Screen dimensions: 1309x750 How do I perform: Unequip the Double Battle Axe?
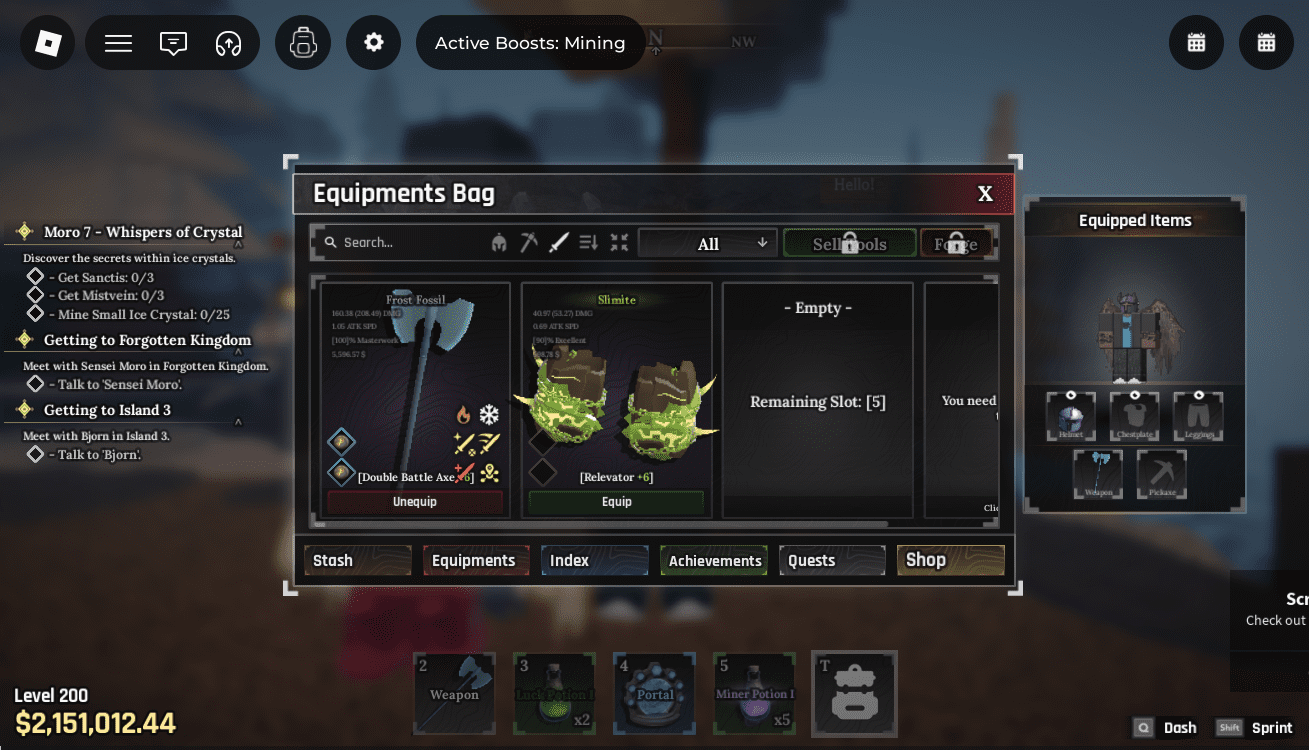[415, 502]
